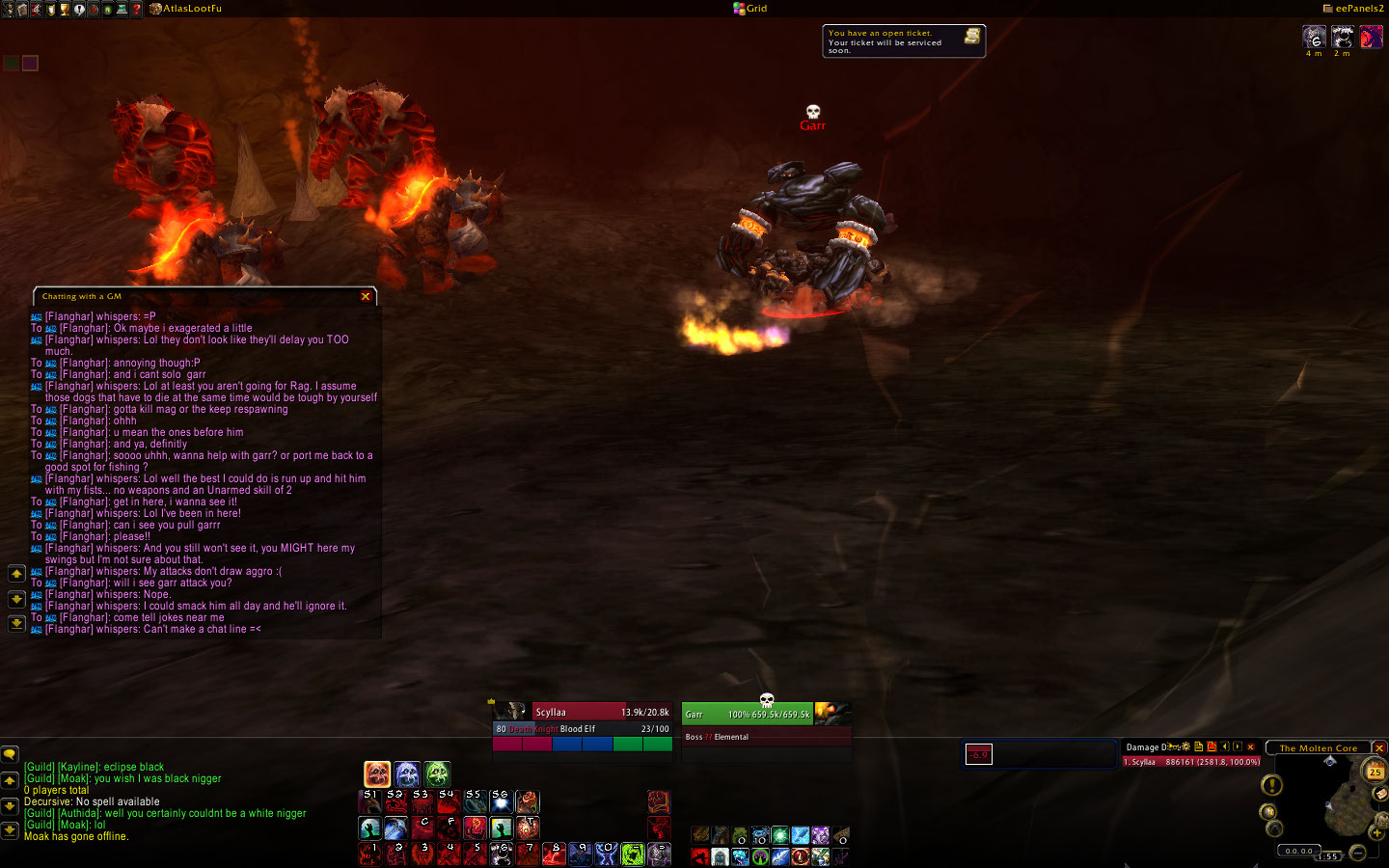
Task: Activate the ability in slot S6
Action: click(x=501, y=802)
